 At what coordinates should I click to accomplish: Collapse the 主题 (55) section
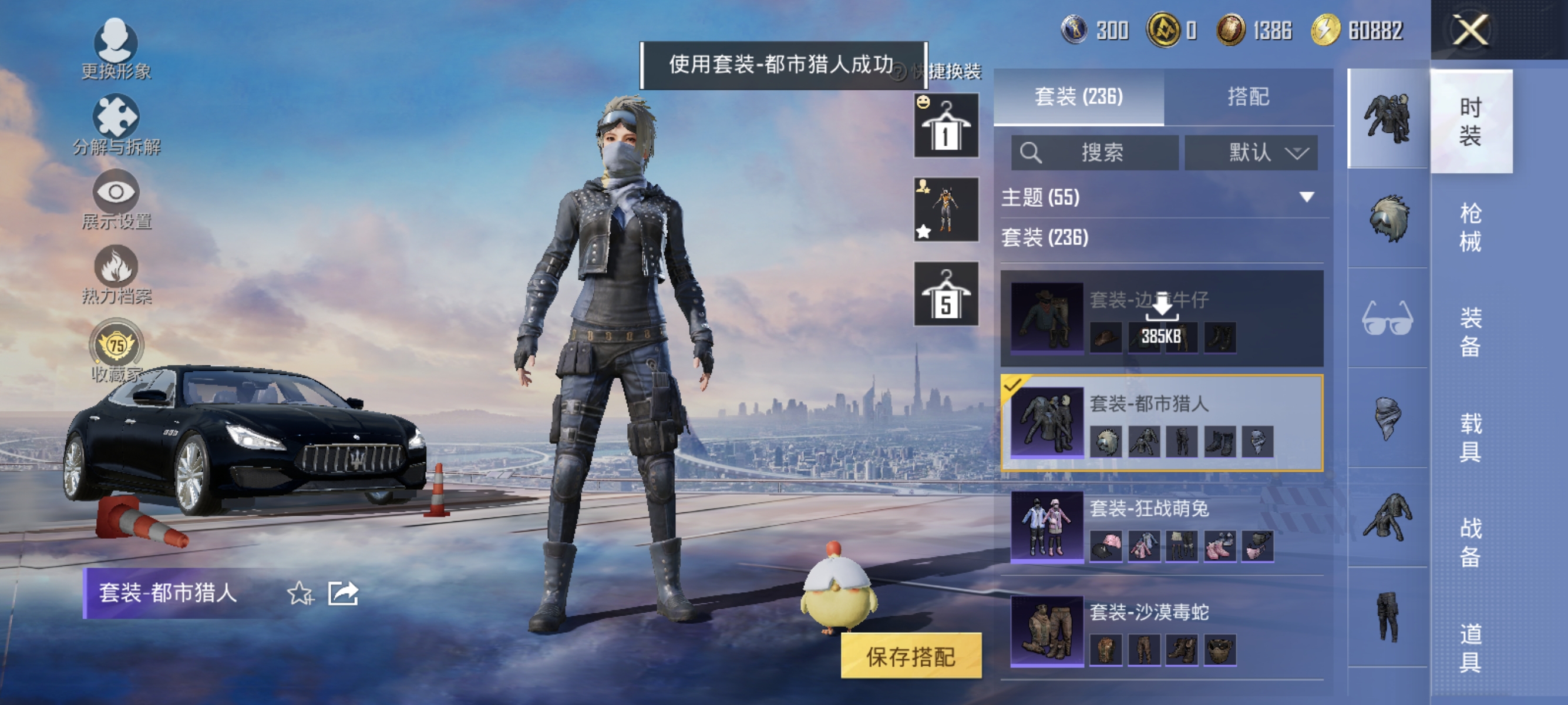pos(1305,197)
